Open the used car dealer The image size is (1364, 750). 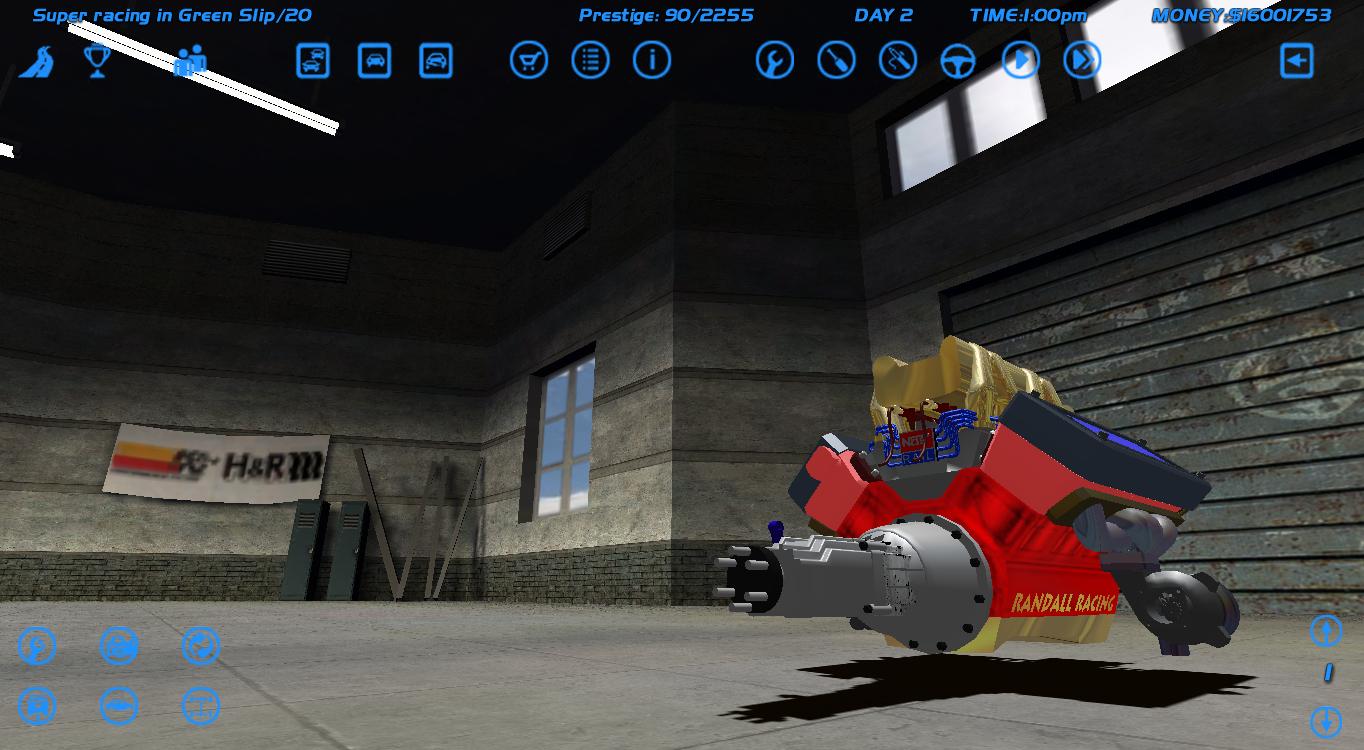313,60
